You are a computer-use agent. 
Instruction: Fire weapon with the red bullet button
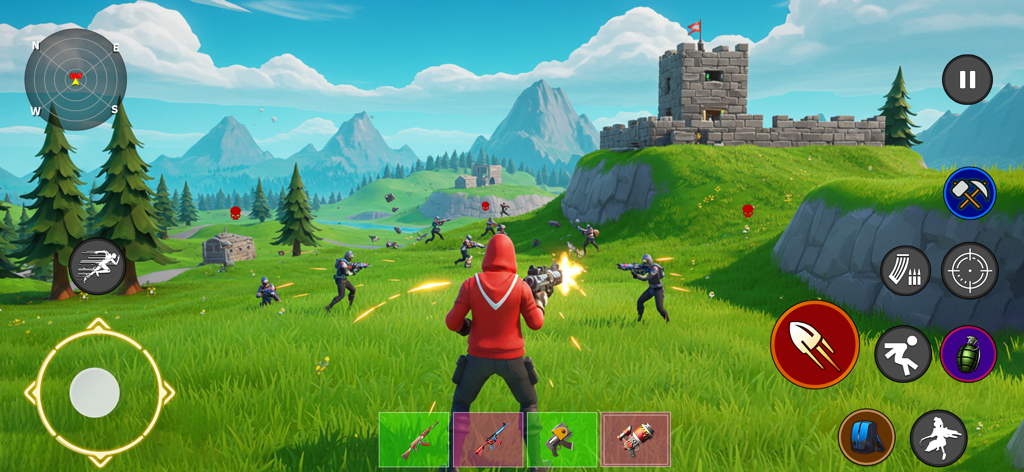[x=814, y=345]
